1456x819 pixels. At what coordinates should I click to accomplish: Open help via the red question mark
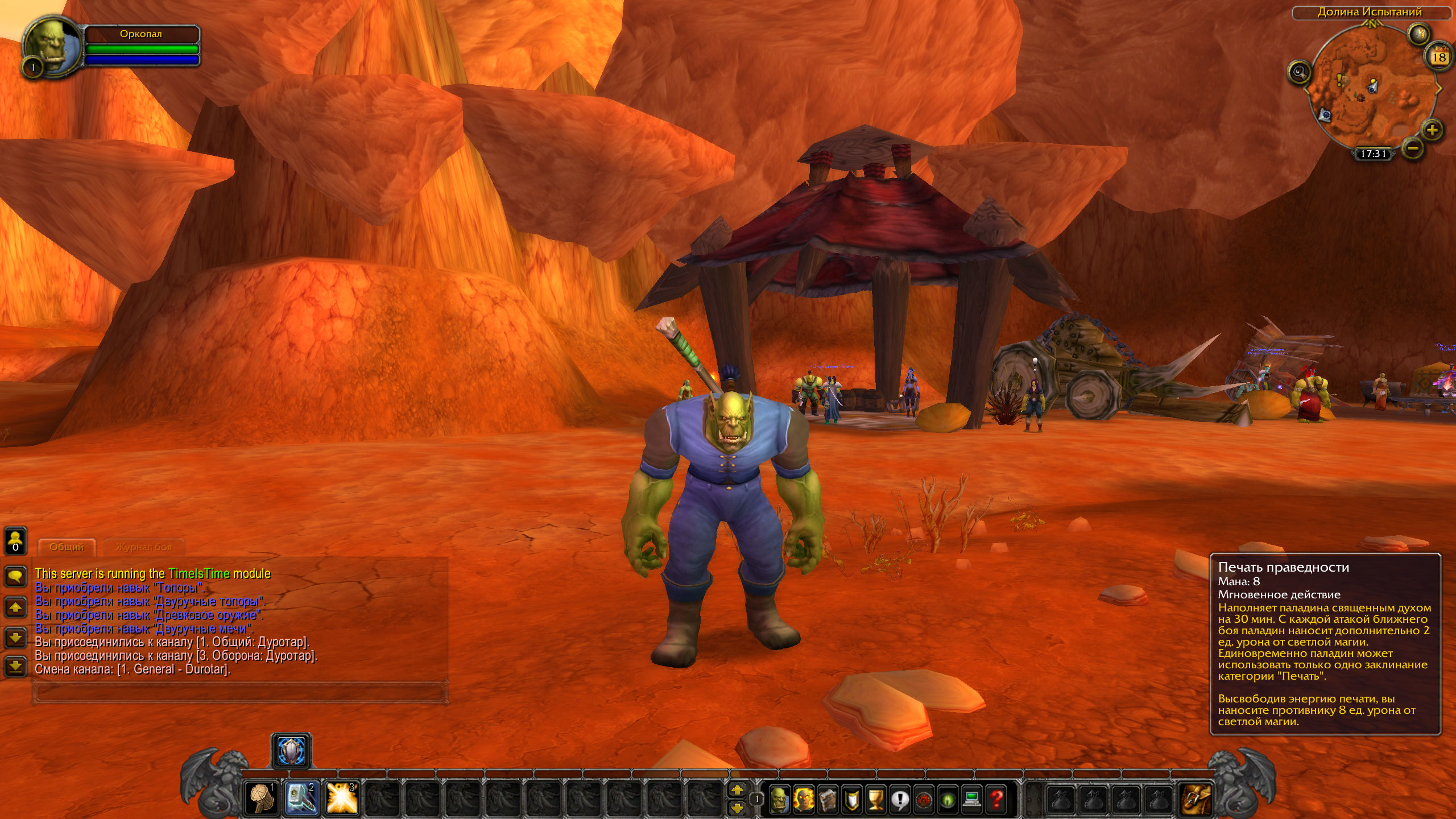(996, 799)
